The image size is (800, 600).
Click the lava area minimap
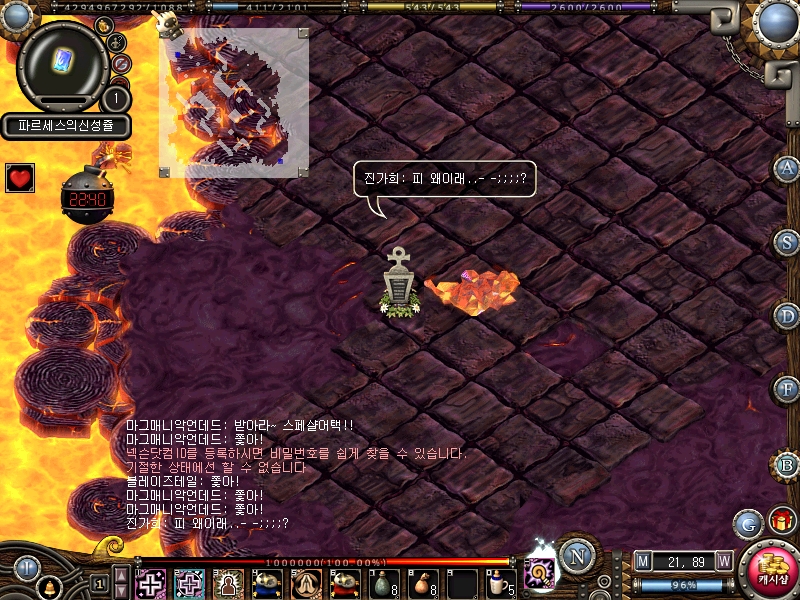tap(233, 101)
